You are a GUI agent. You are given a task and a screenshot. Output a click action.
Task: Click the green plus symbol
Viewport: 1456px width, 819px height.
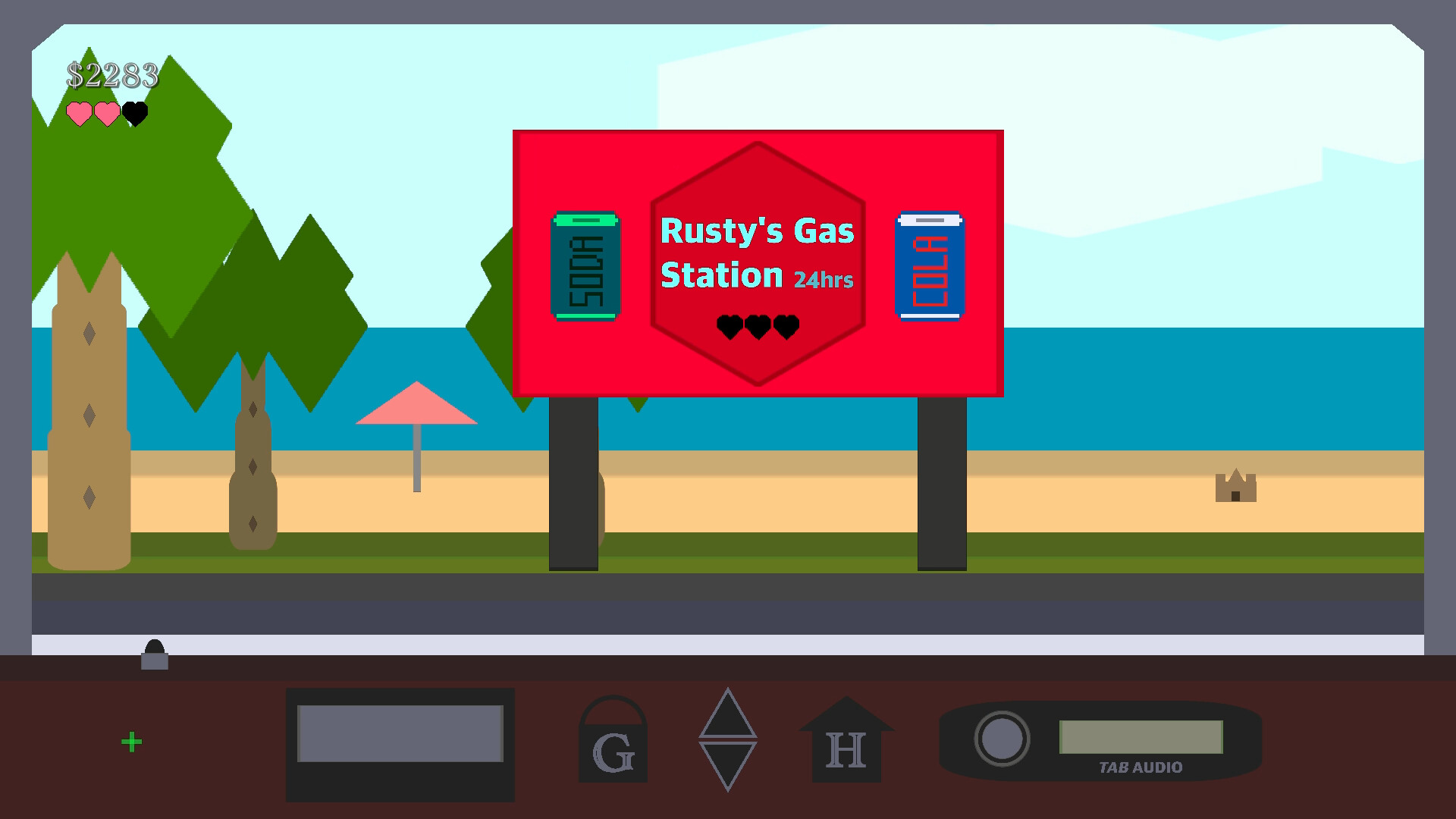132,741
